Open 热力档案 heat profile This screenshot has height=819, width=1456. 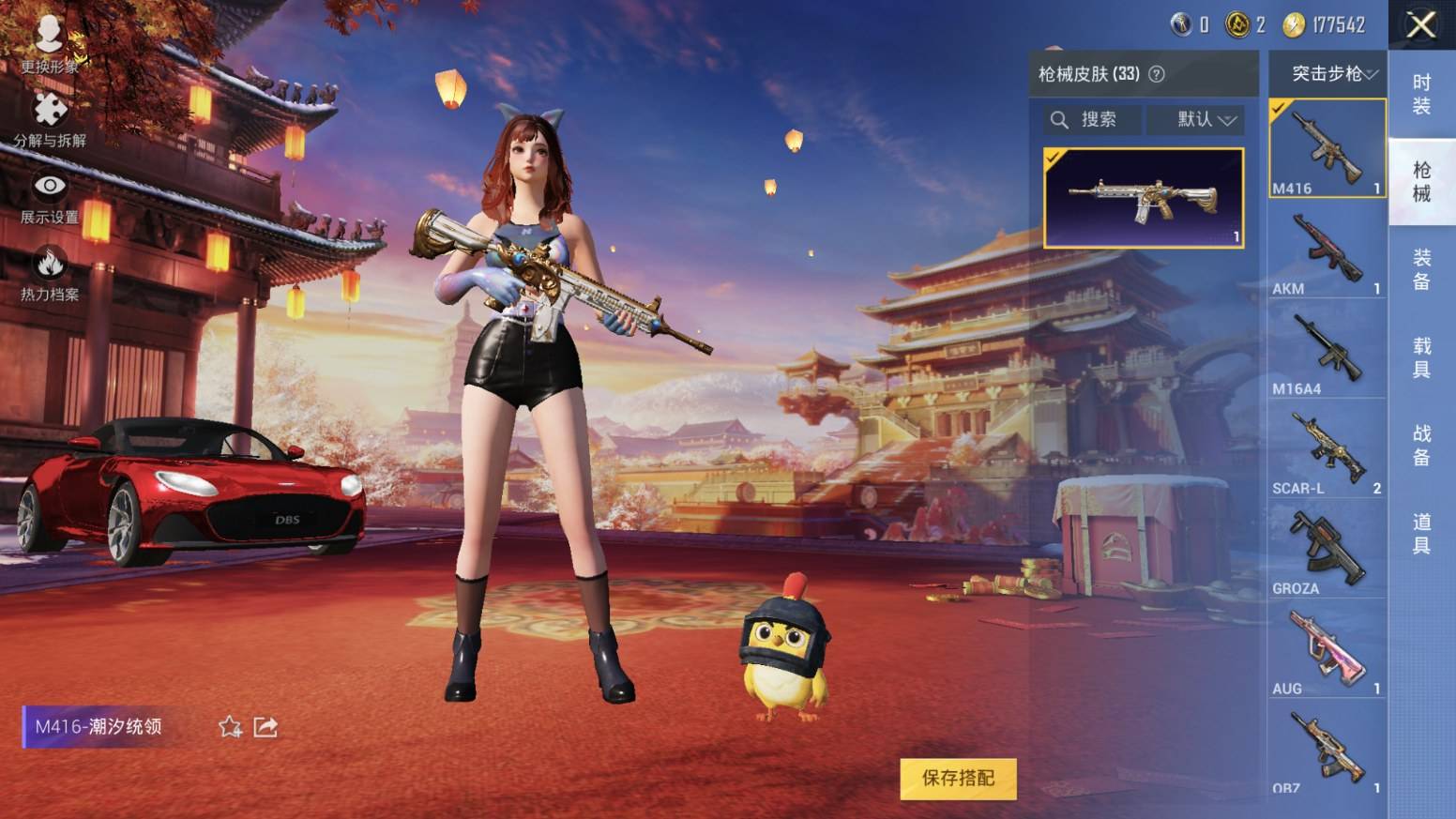pyautogui.click(x=50, y=274)
